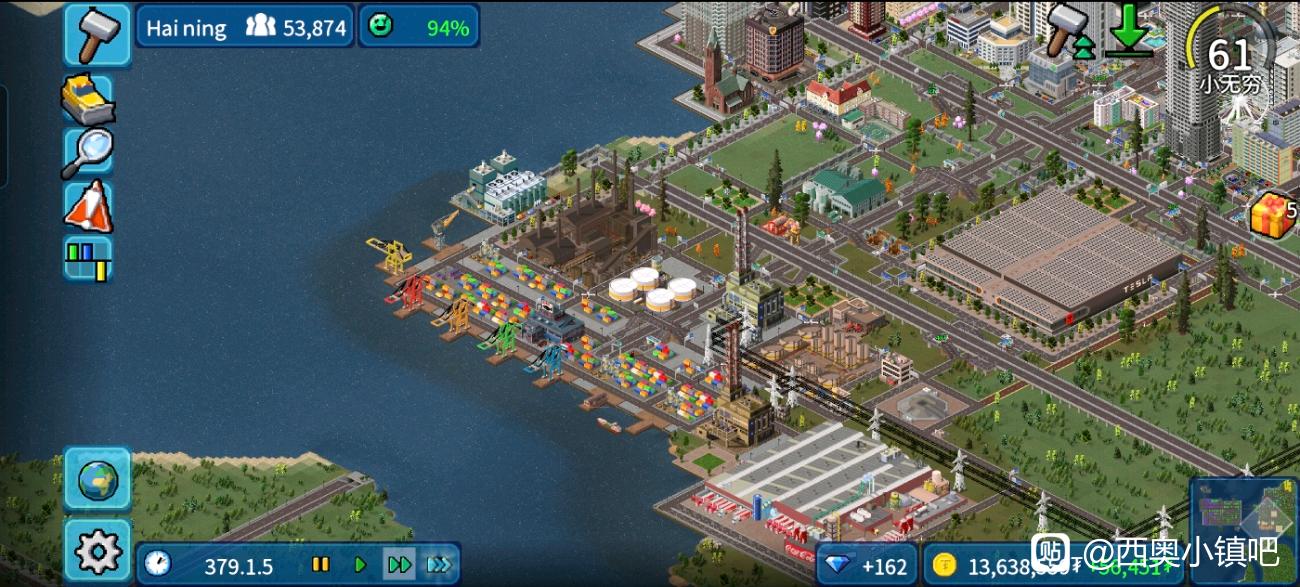Open the Hai ning city population panel

245,27
